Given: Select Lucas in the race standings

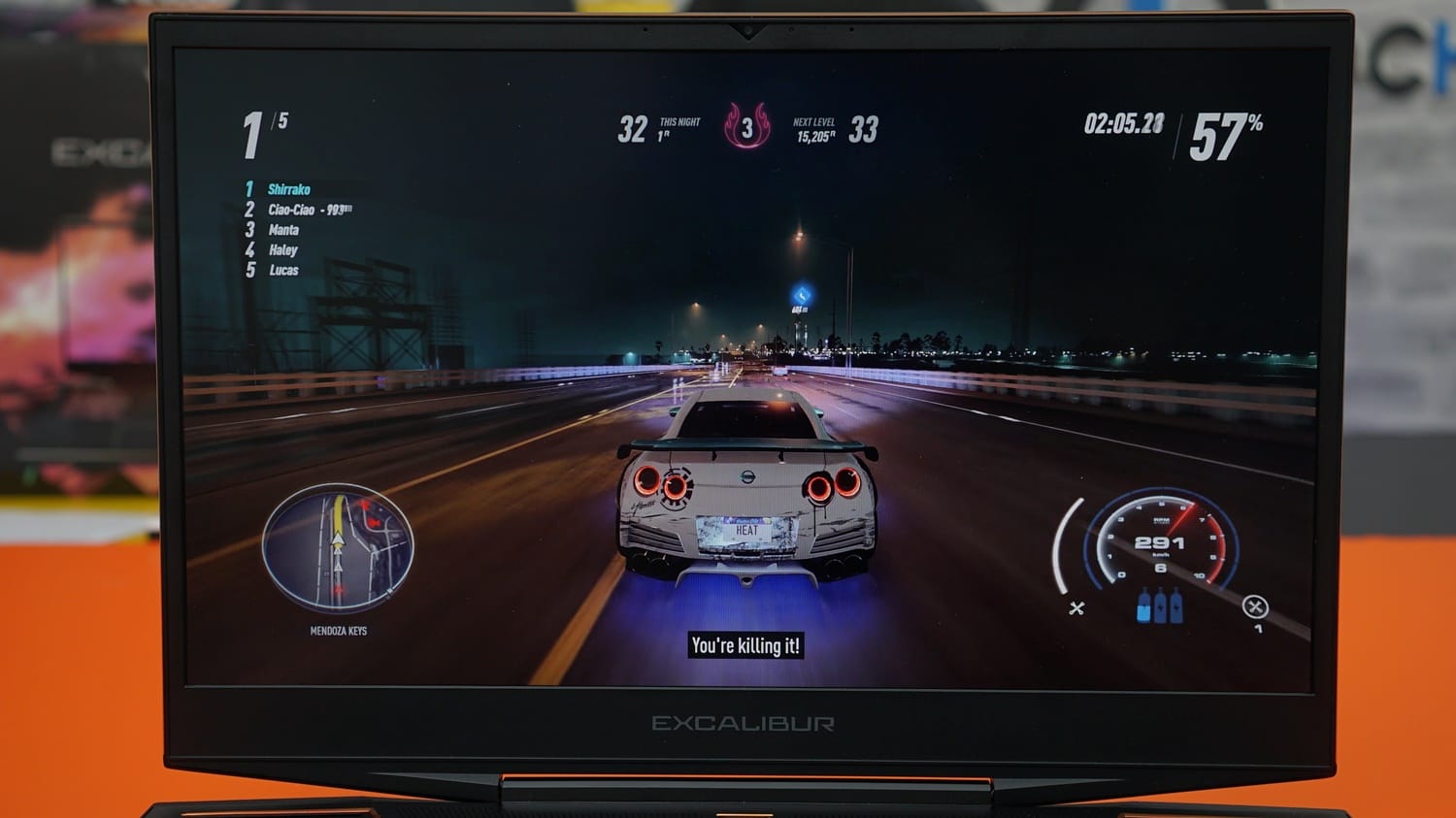Looking at the screenshot, I should click(x=283, y=271).
